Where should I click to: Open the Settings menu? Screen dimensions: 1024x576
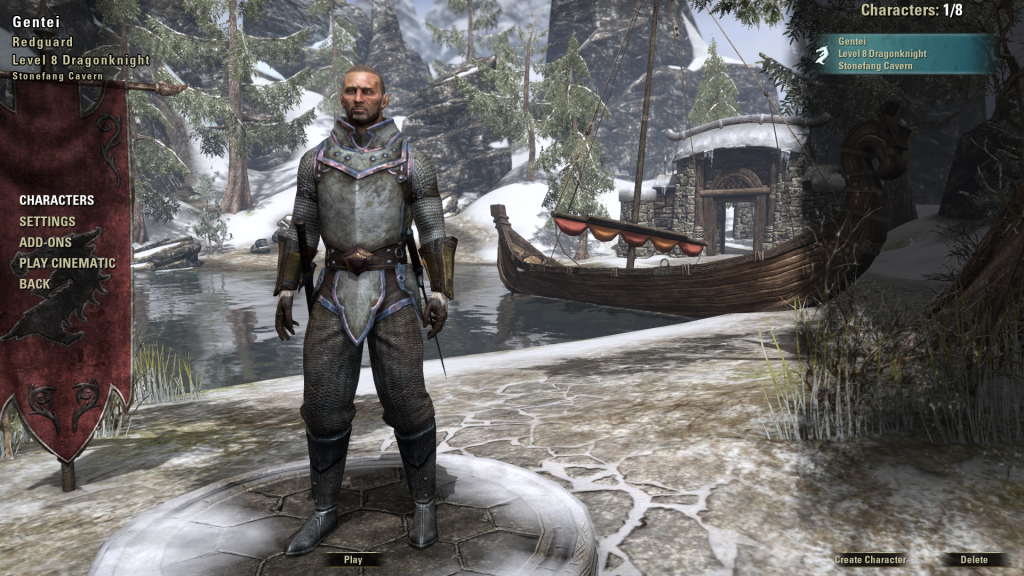point(47,221)
